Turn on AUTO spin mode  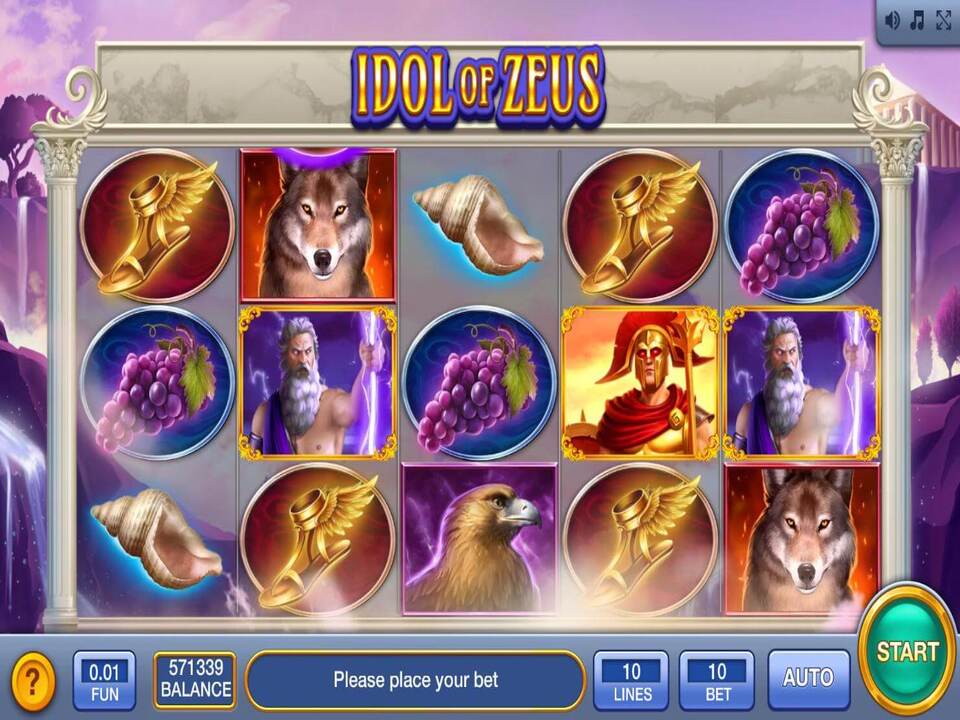click(808, 679)
